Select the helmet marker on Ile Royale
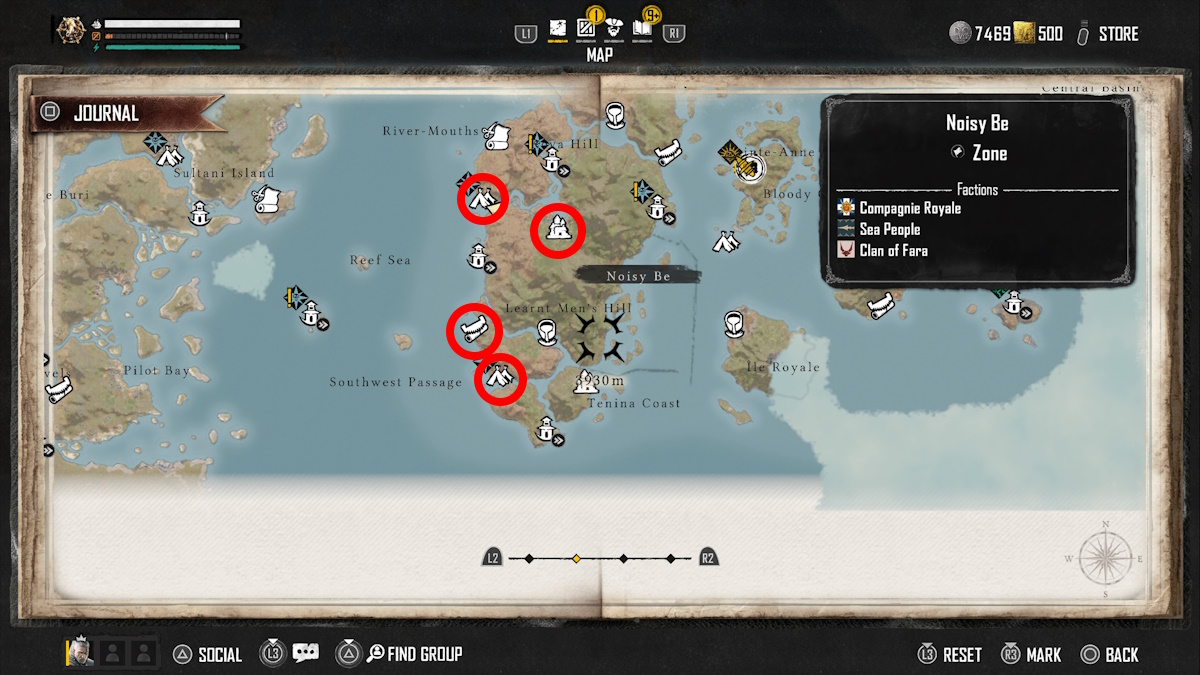The height and width of the screenshot is (675, 1200). (x=733, y=323)
